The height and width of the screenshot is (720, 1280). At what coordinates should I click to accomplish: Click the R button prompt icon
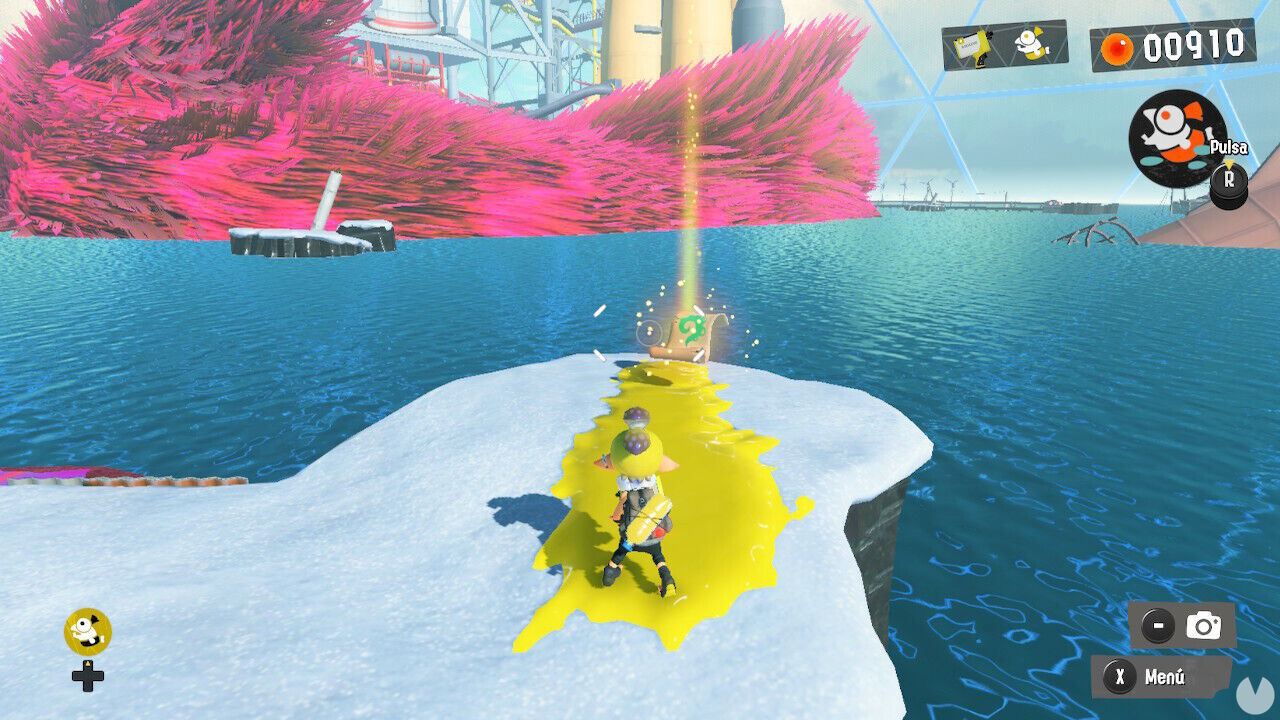tap(1228, 182)
